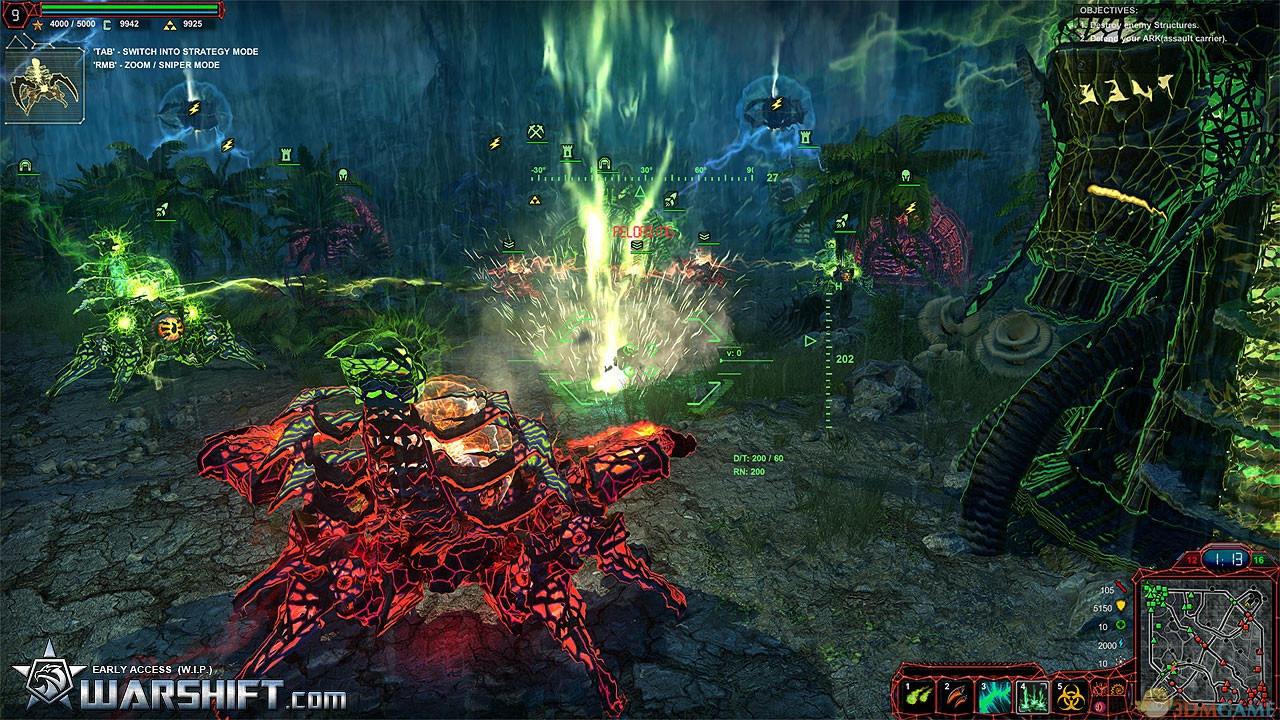The image size is (1280, 720).
Task: Select the green spikes ability in slot 4
Action: 1034,696
